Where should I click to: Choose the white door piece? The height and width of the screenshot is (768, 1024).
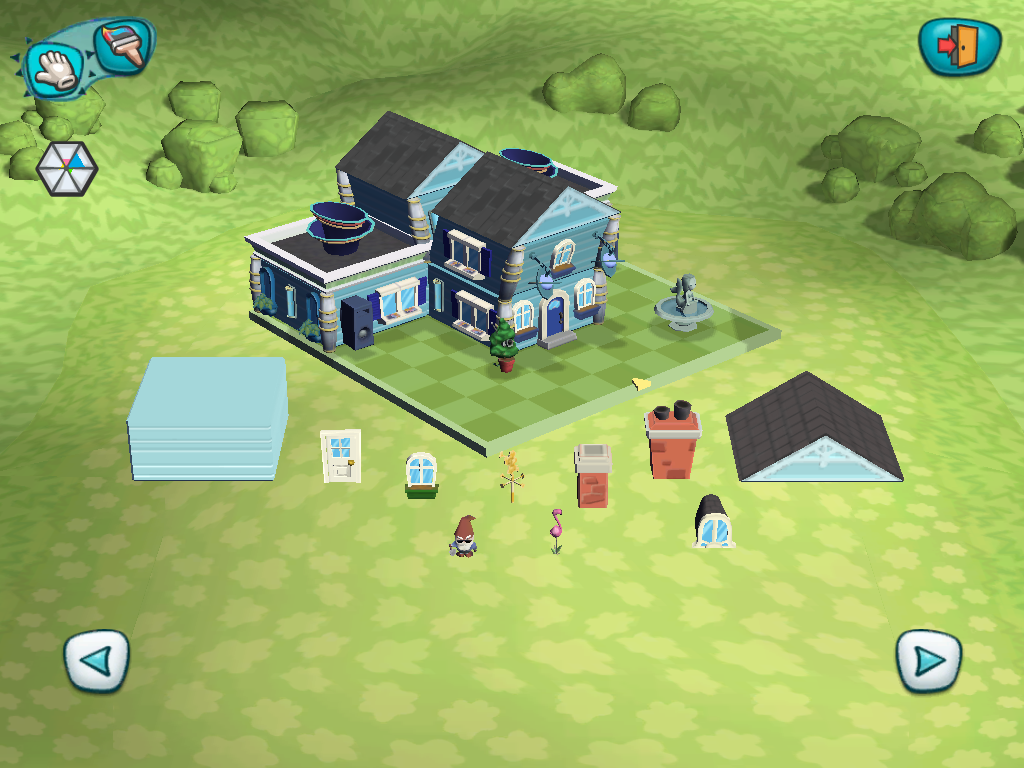click(341, 456)
